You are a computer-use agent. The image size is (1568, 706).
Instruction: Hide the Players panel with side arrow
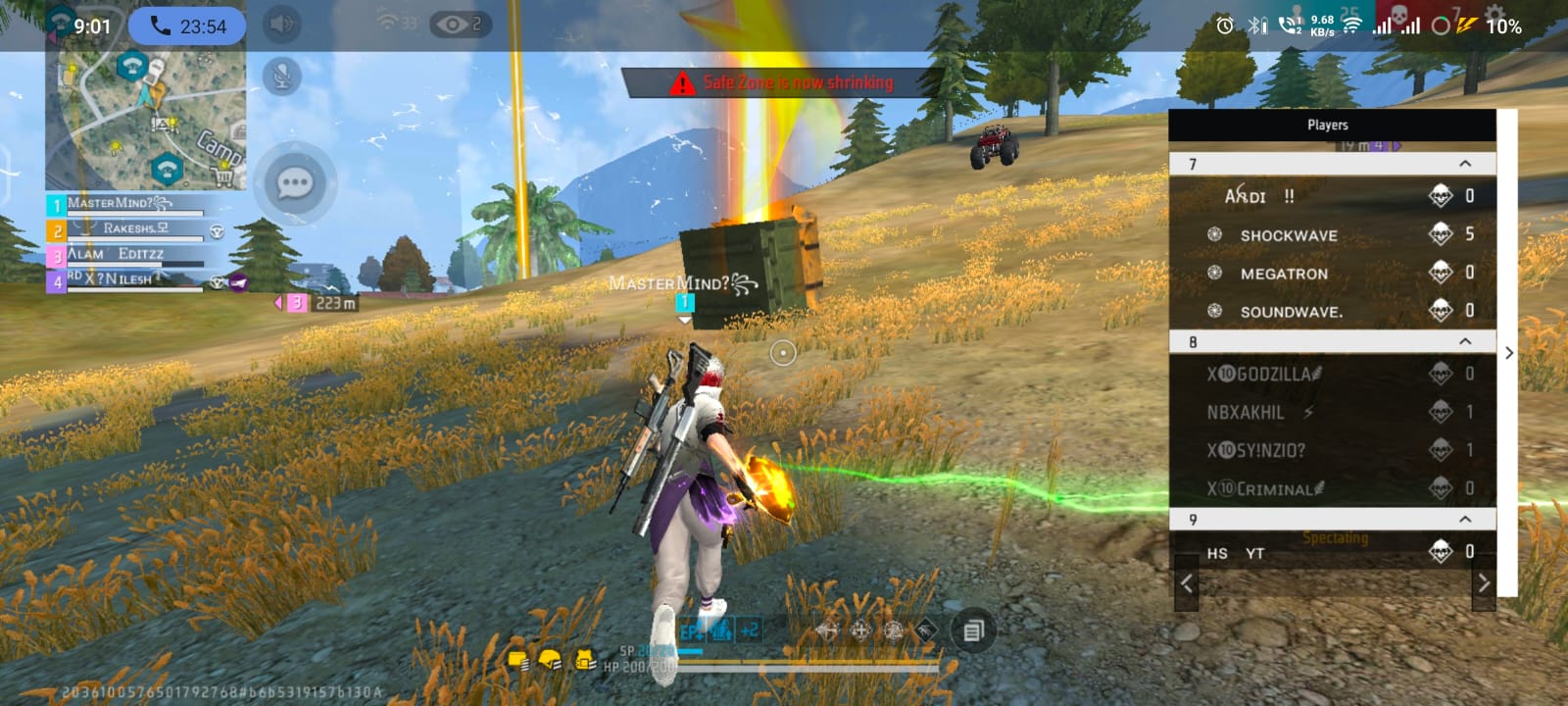click(1509, 353)
